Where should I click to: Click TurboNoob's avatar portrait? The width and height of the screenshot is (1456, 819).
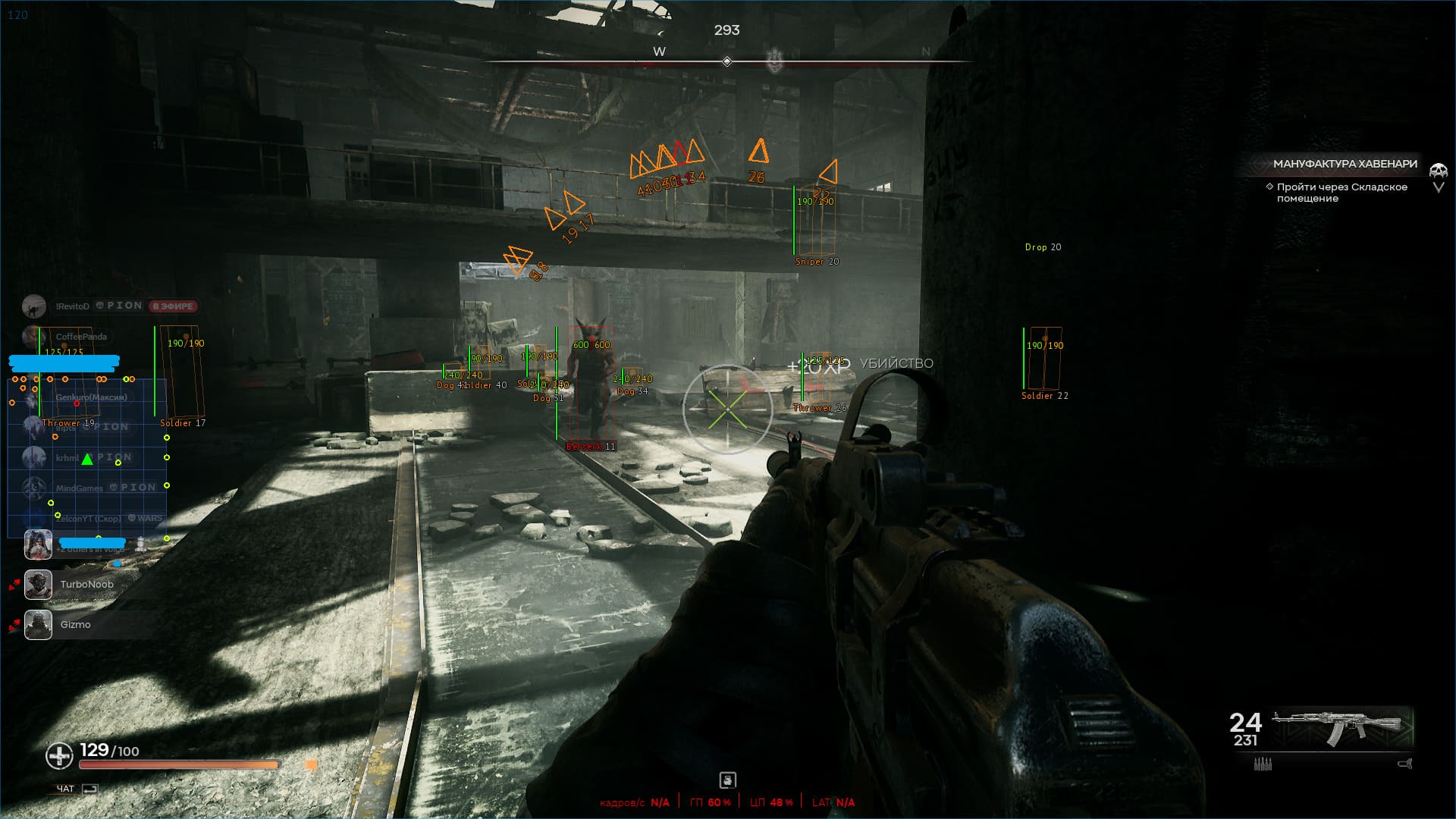(x=38, y=585)
